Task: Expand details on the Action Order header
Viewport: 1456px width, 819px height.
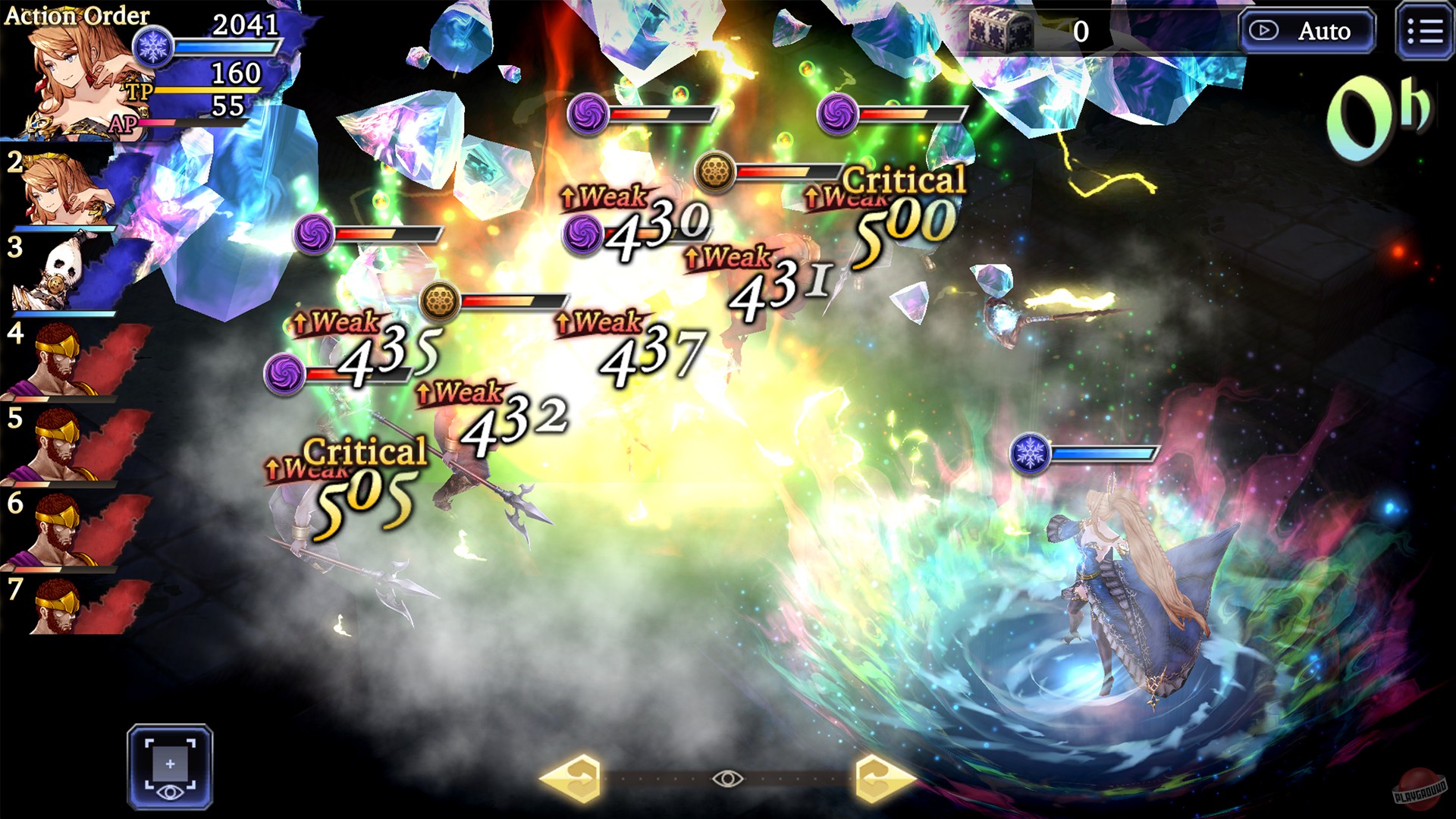Action: pyautogui.click(x=76, y=14)
